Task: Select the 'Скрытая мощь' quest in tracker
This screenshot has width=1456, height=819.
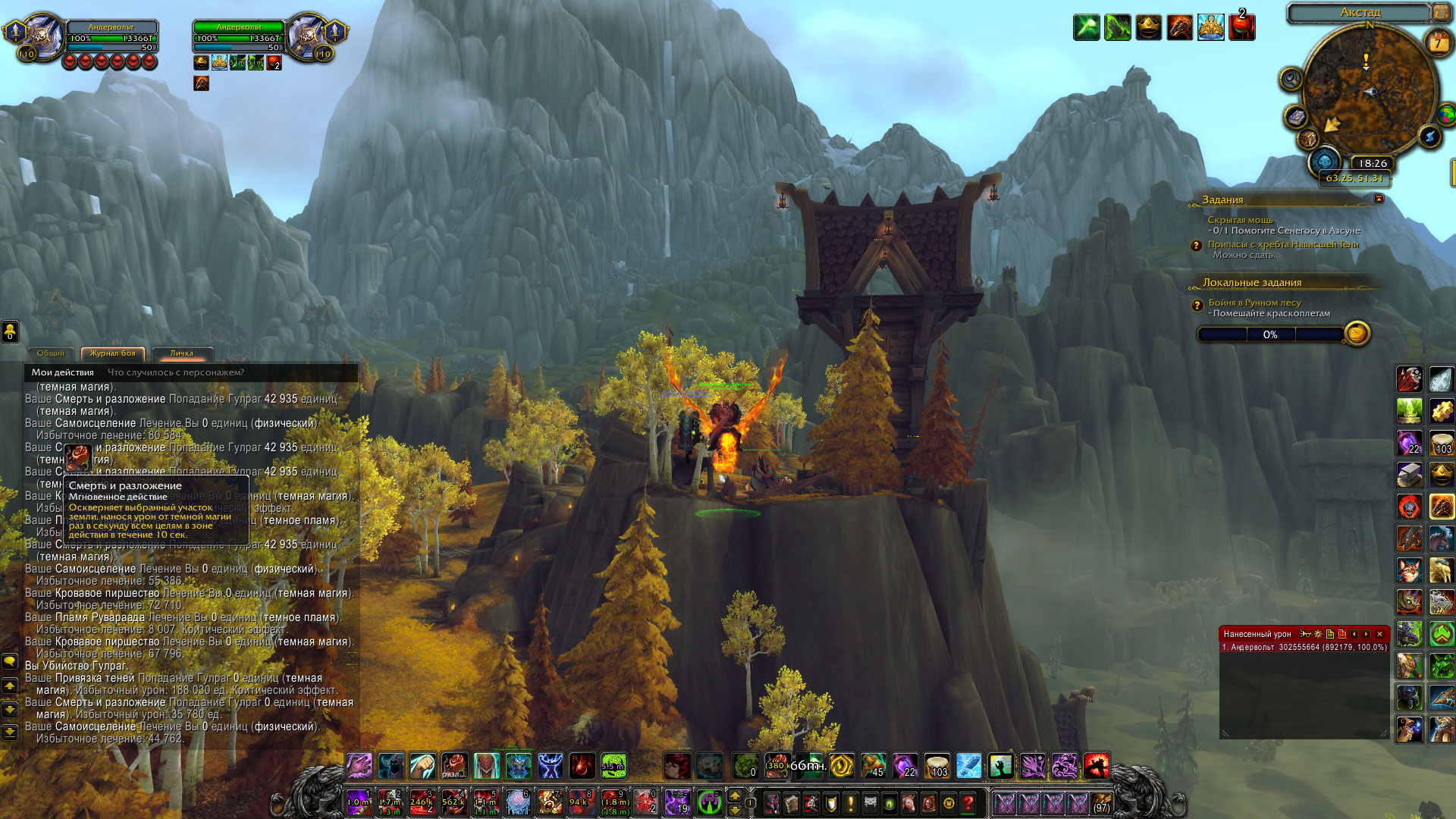Action: 1240,220
